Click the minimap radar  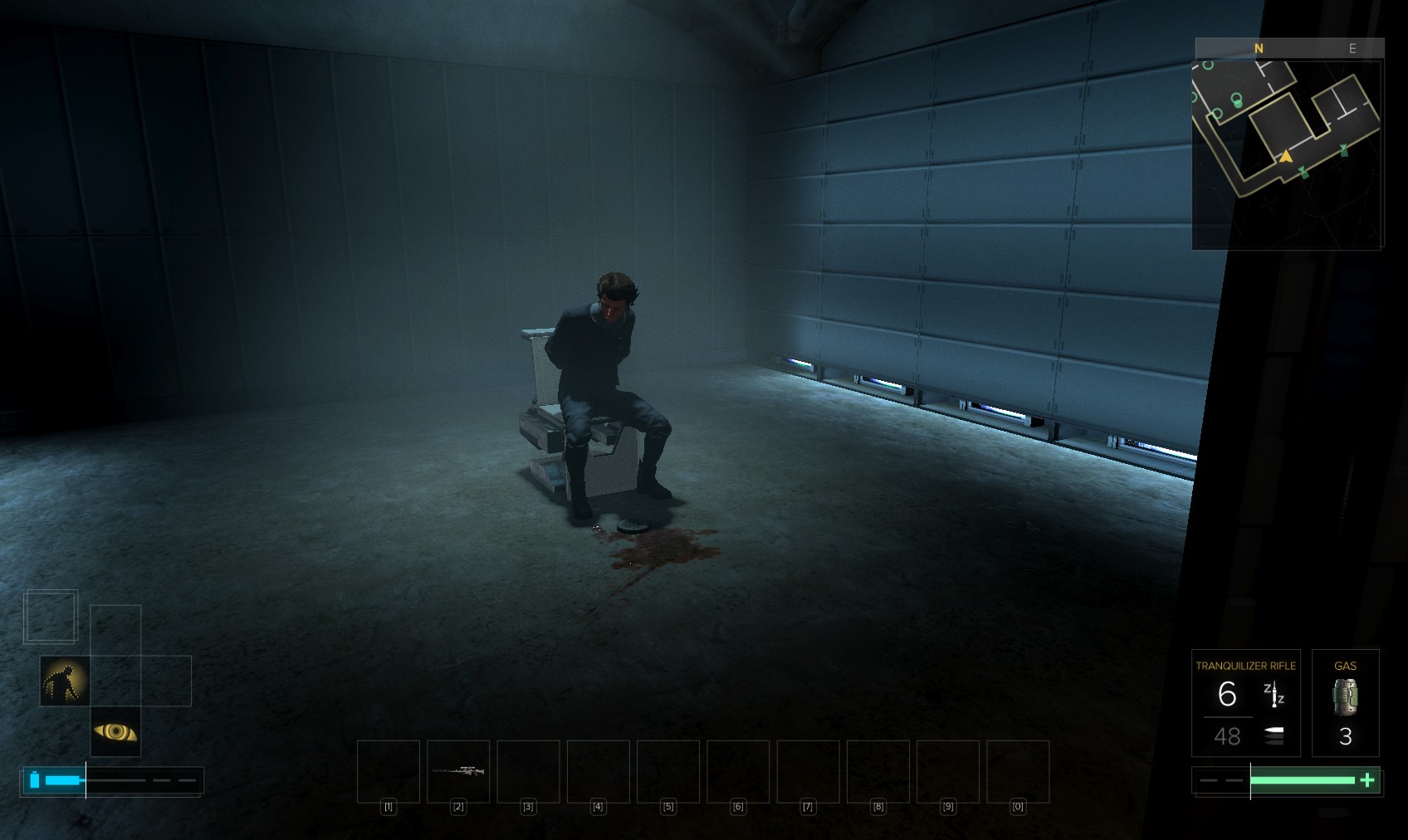click(1287, 154)
